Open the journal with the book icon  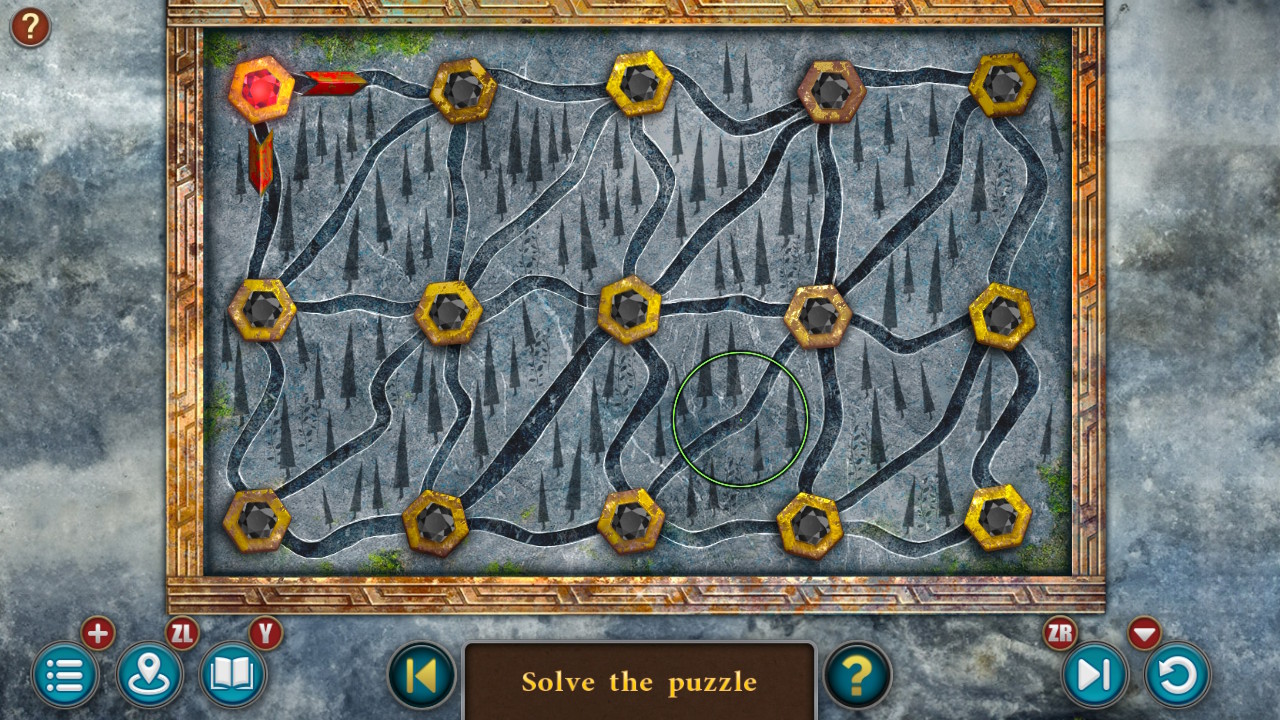coord(231,675)
